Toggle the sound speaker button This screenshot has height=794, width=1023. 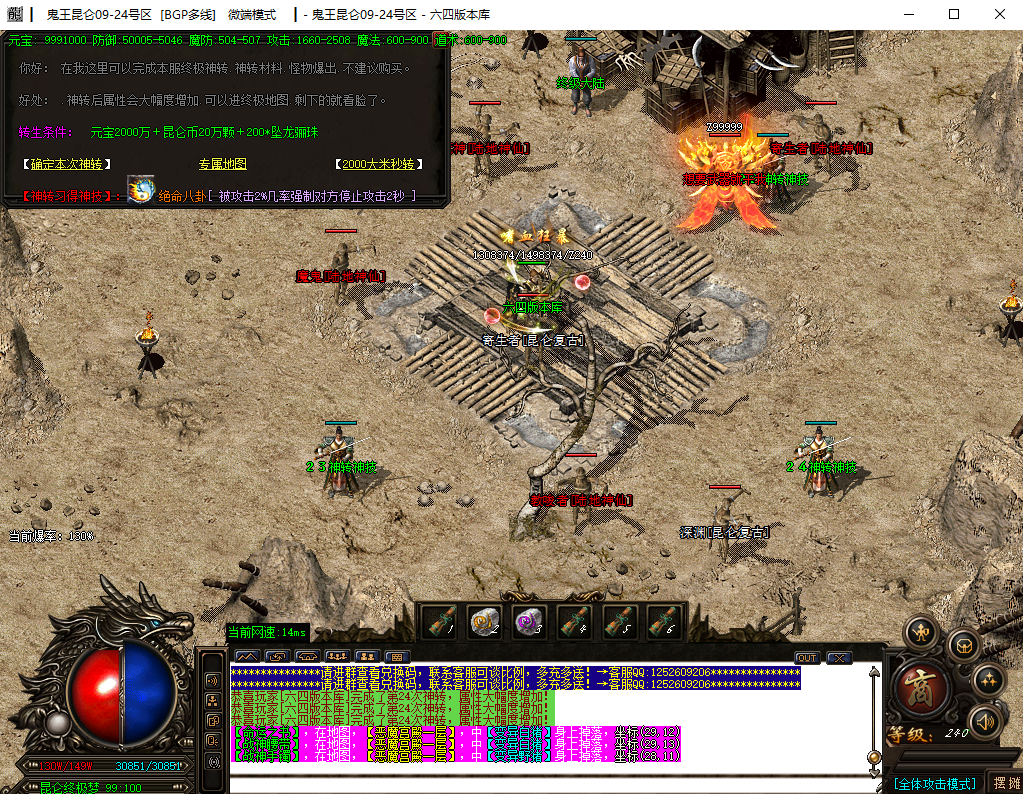tap(985, 721)
